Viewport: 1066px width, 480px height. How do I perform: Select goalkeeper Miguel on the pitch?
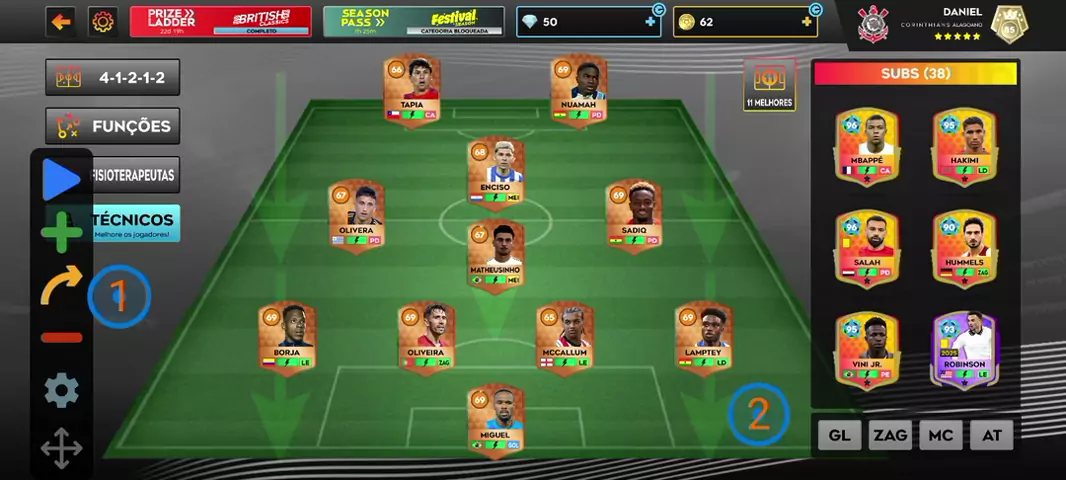tap(495, 420)
